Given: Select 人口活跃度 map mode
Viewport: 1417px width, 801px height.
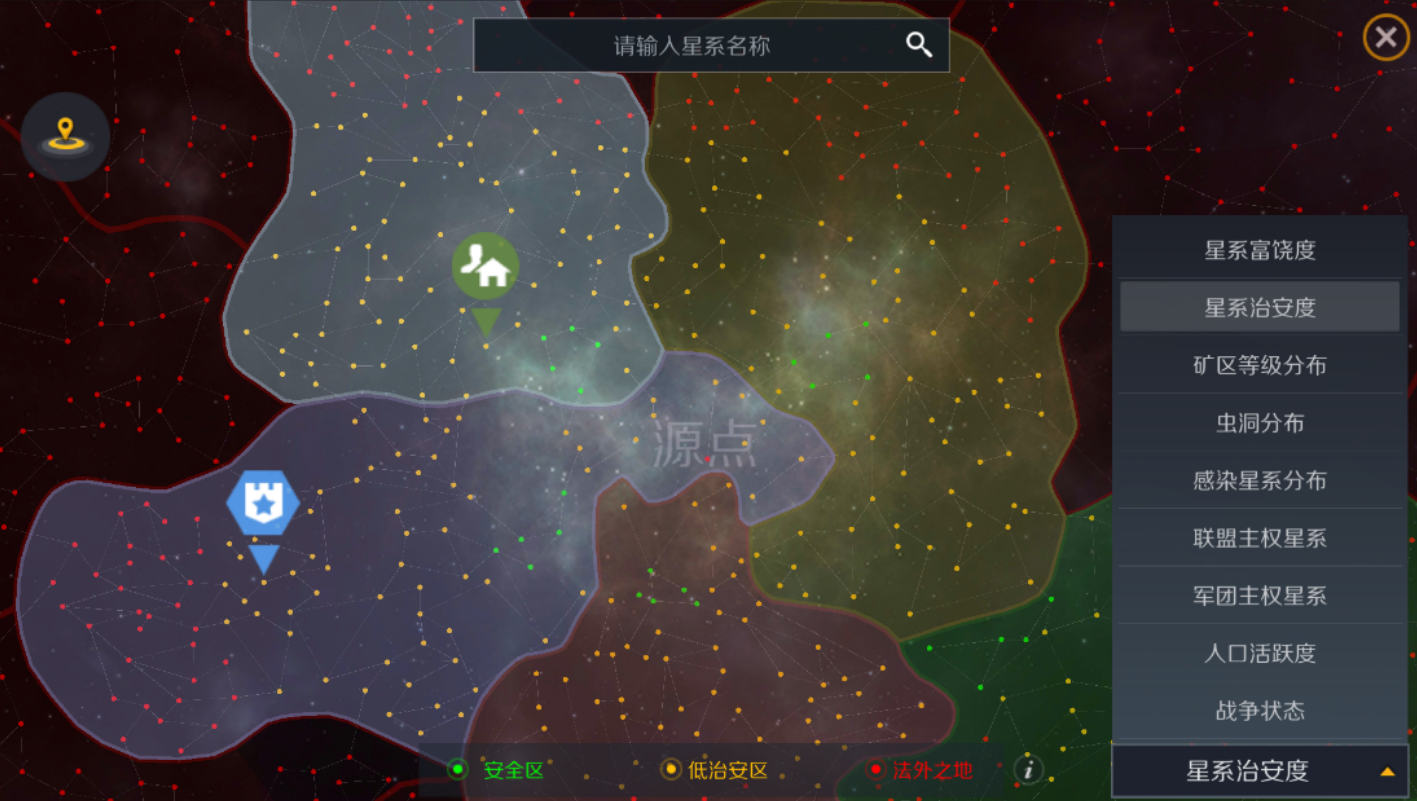Looking at the screenshot, I should coord(1259,654).
